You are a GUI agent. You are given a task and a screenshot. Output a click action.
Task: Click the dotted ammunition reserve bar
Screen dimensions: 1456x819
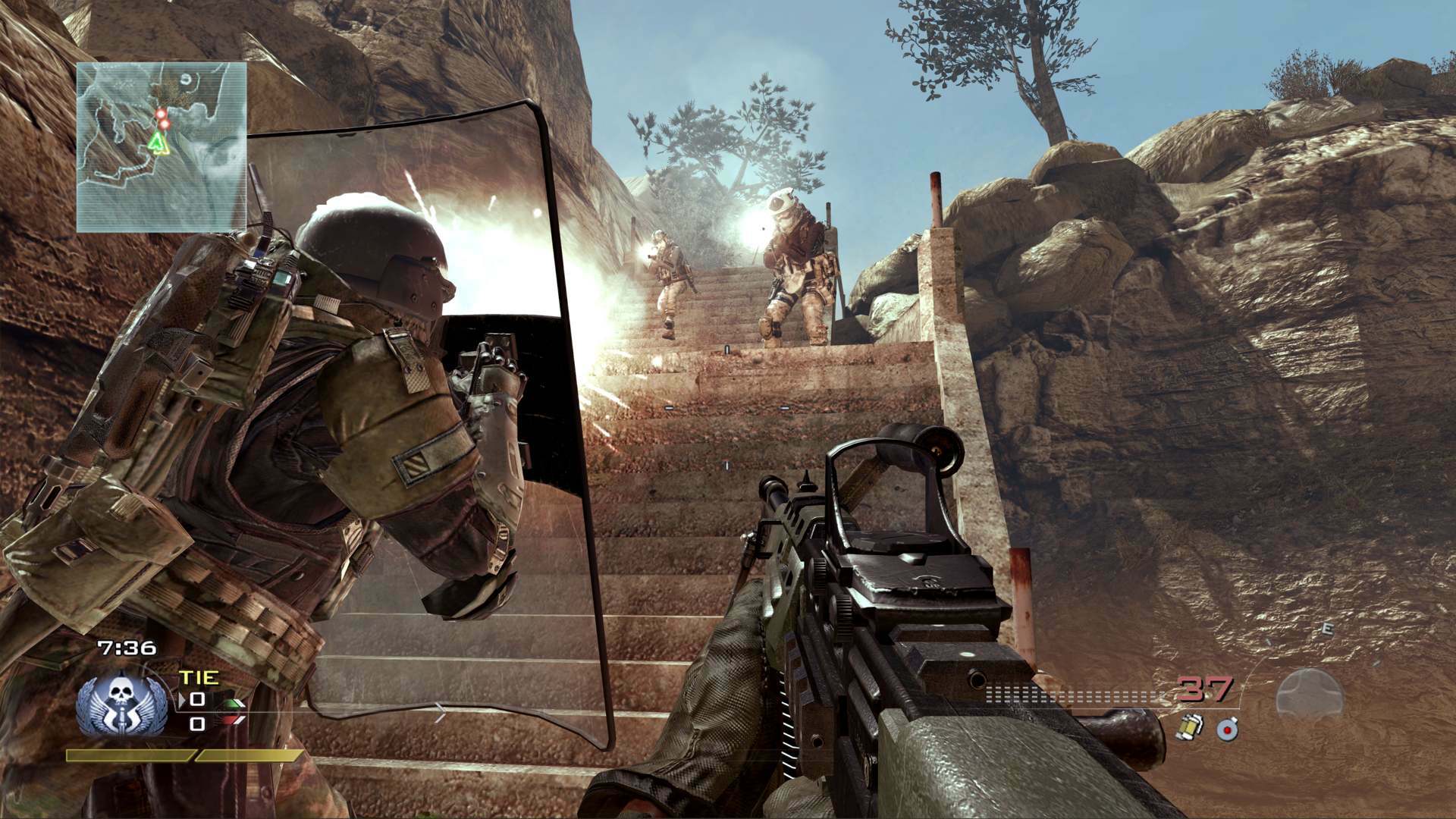(1072, 694)
